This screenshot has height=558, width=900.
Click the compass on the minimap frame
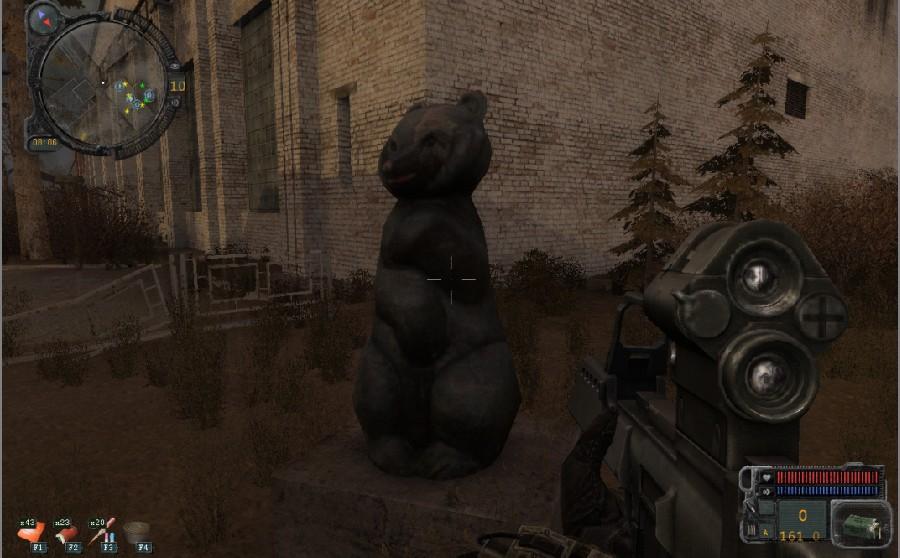point(44,18)
